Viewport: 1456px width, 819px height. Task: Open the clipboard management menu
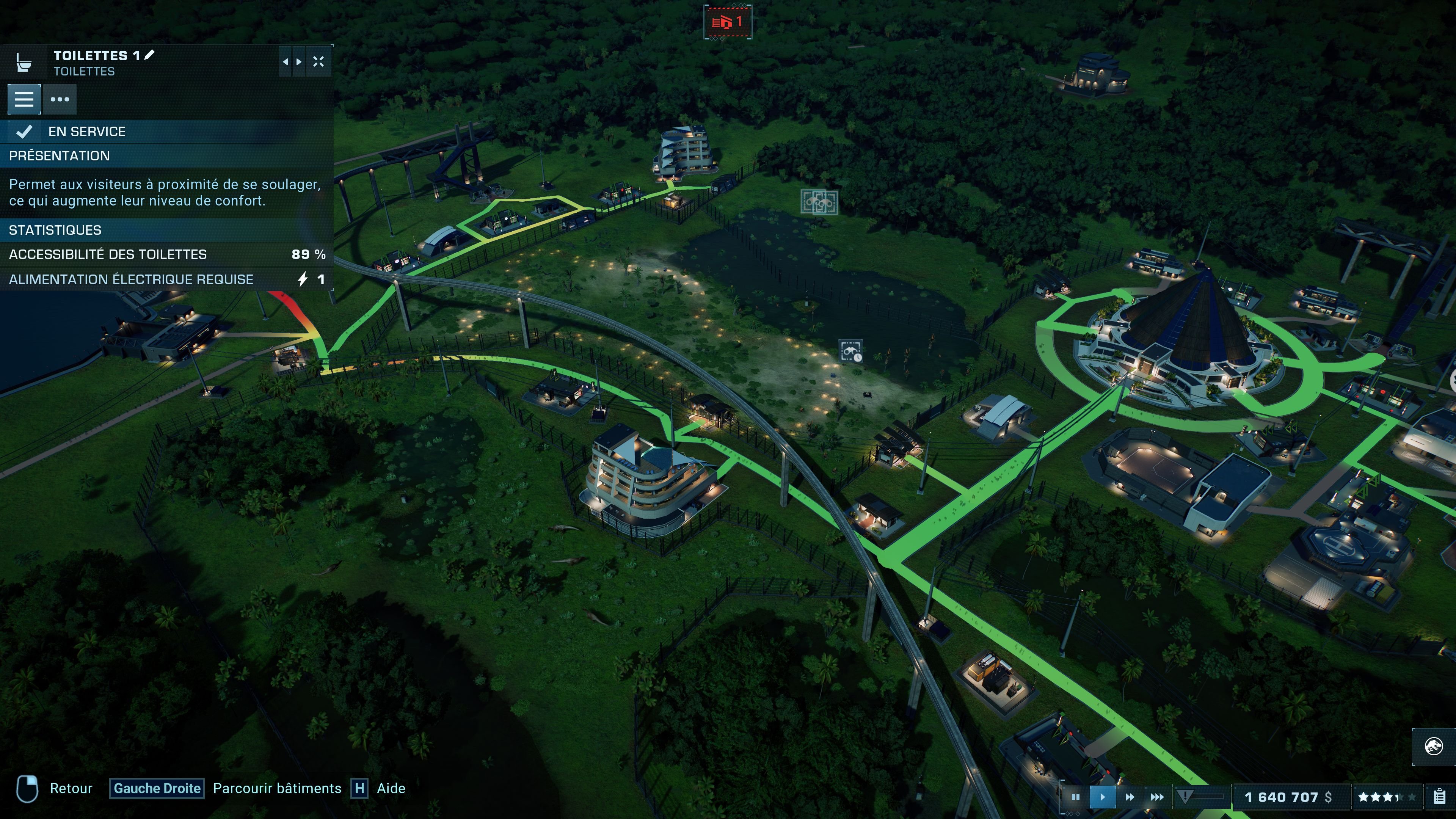click(1440, 797)
